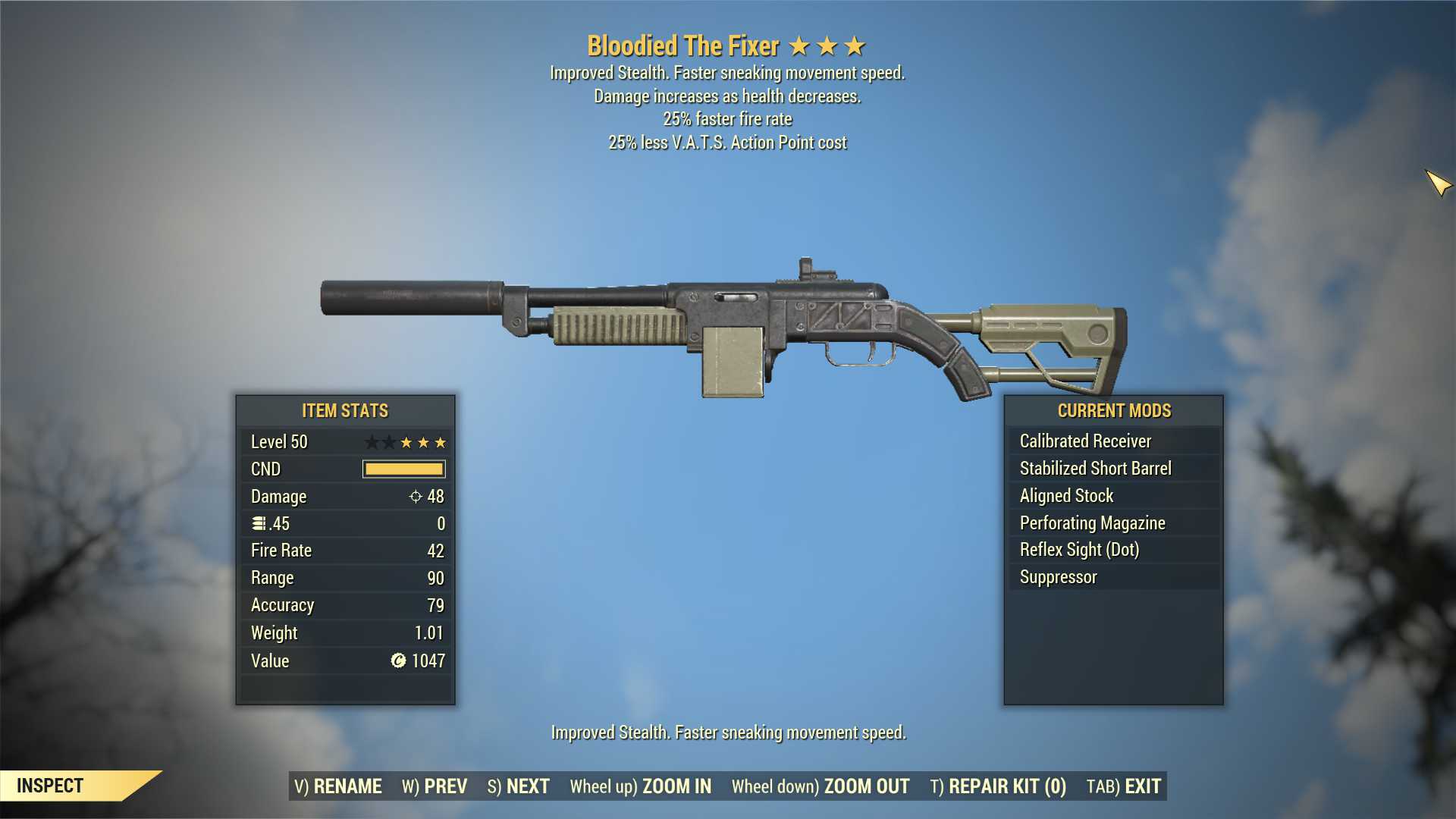Use the REPAIR KIT option
The height and width of the screenshot is (819, 1456).
(x=998, y=786)
